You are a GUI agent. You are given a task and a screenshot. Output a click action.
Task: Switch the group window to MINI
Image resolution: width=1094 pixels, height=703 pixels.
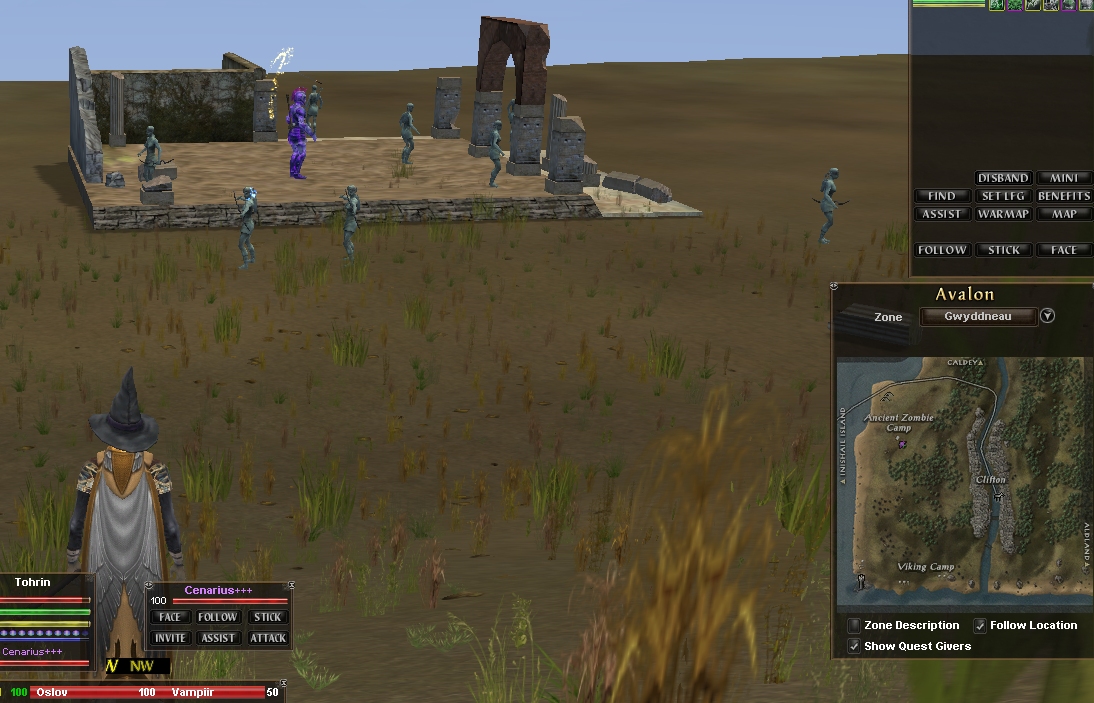tap(1063, 178)
